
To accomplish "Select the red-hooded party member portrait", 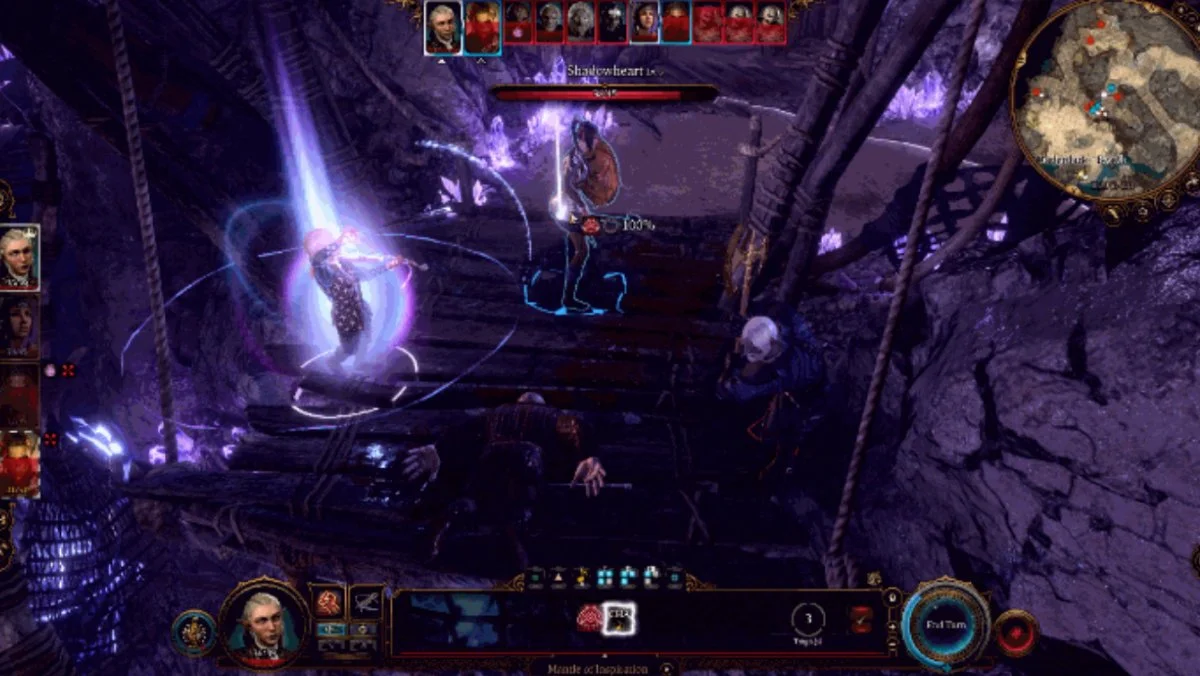I will [x=19, y=464].
